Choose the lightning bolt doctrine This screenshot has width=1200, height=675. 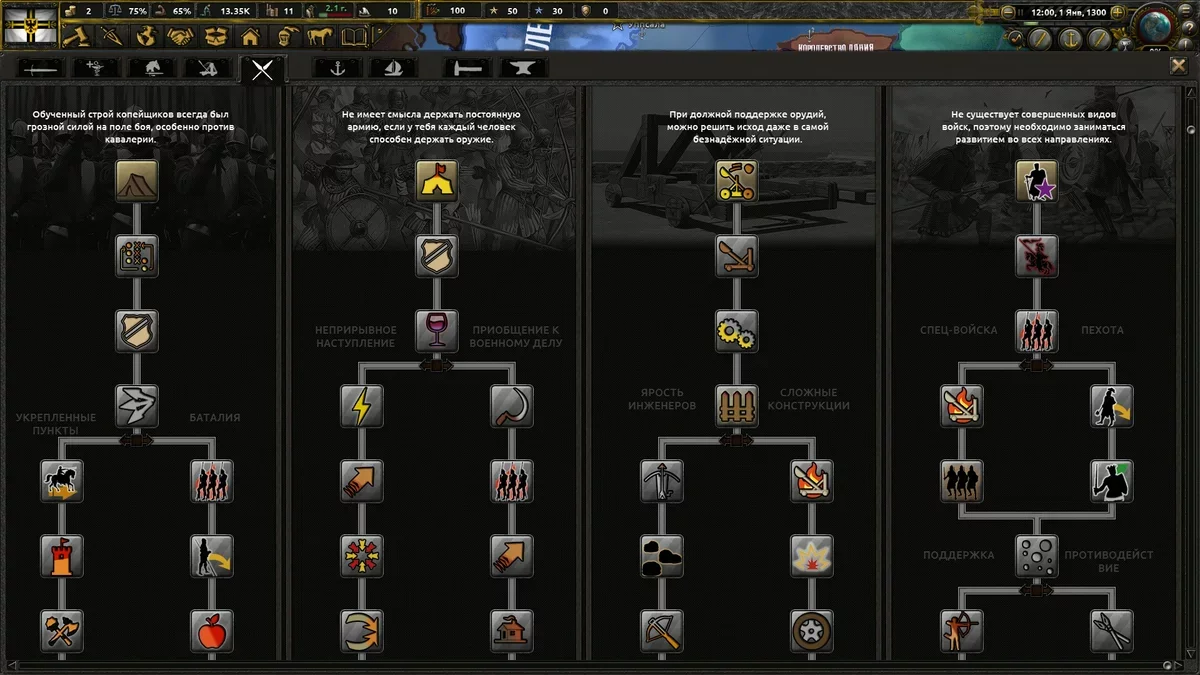(x=361, y=405)
